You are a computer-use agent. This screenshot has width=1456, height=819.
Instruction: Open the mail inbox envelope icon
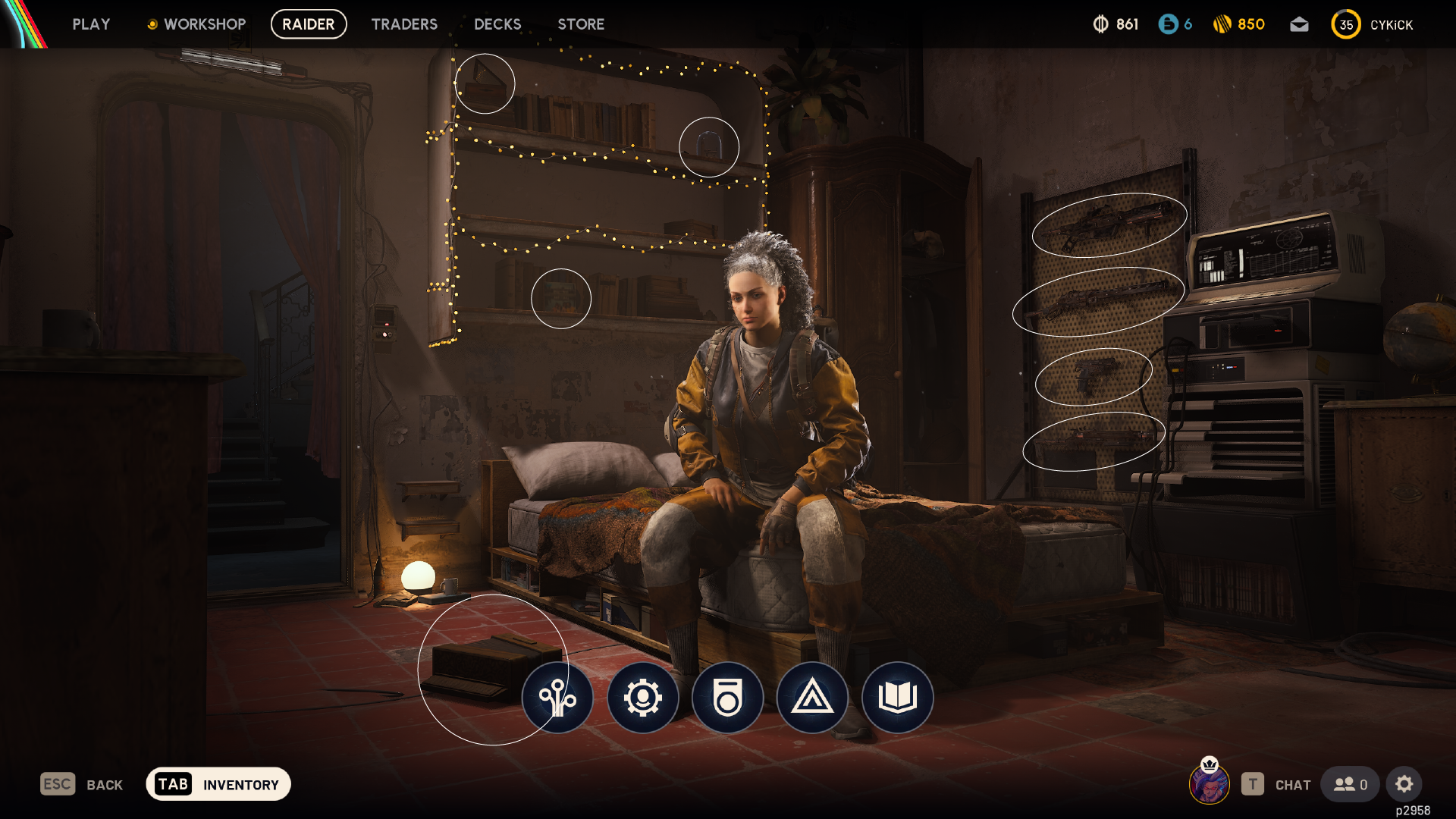tap(1299, 24)
